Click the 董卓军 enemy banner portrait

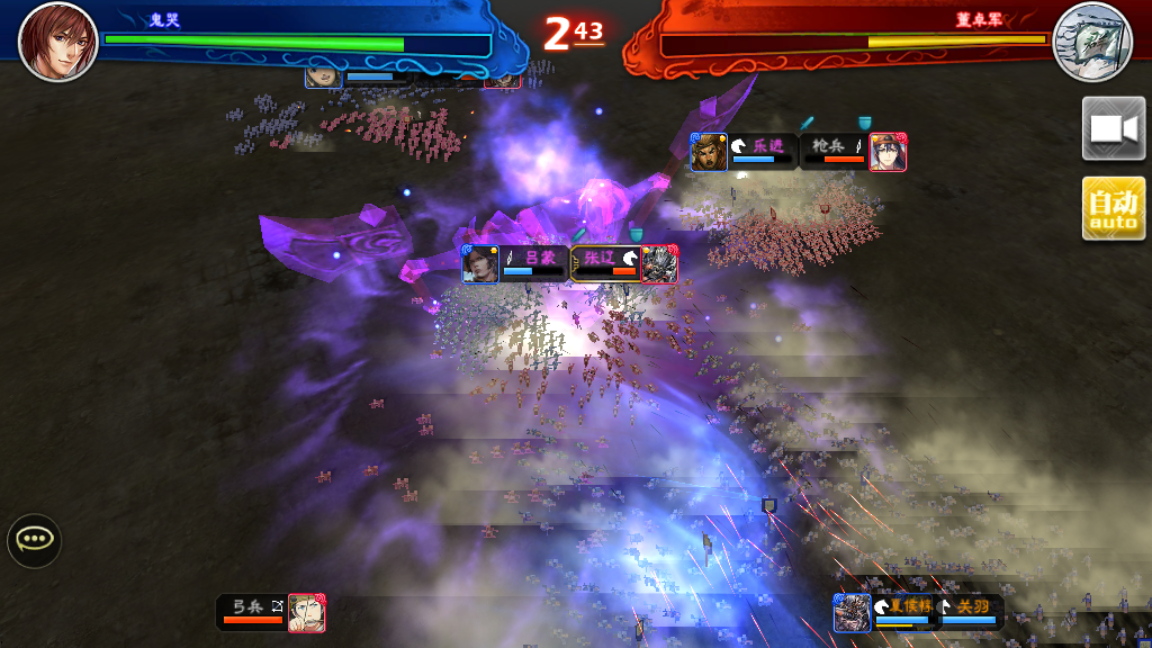pos(1092,41)
